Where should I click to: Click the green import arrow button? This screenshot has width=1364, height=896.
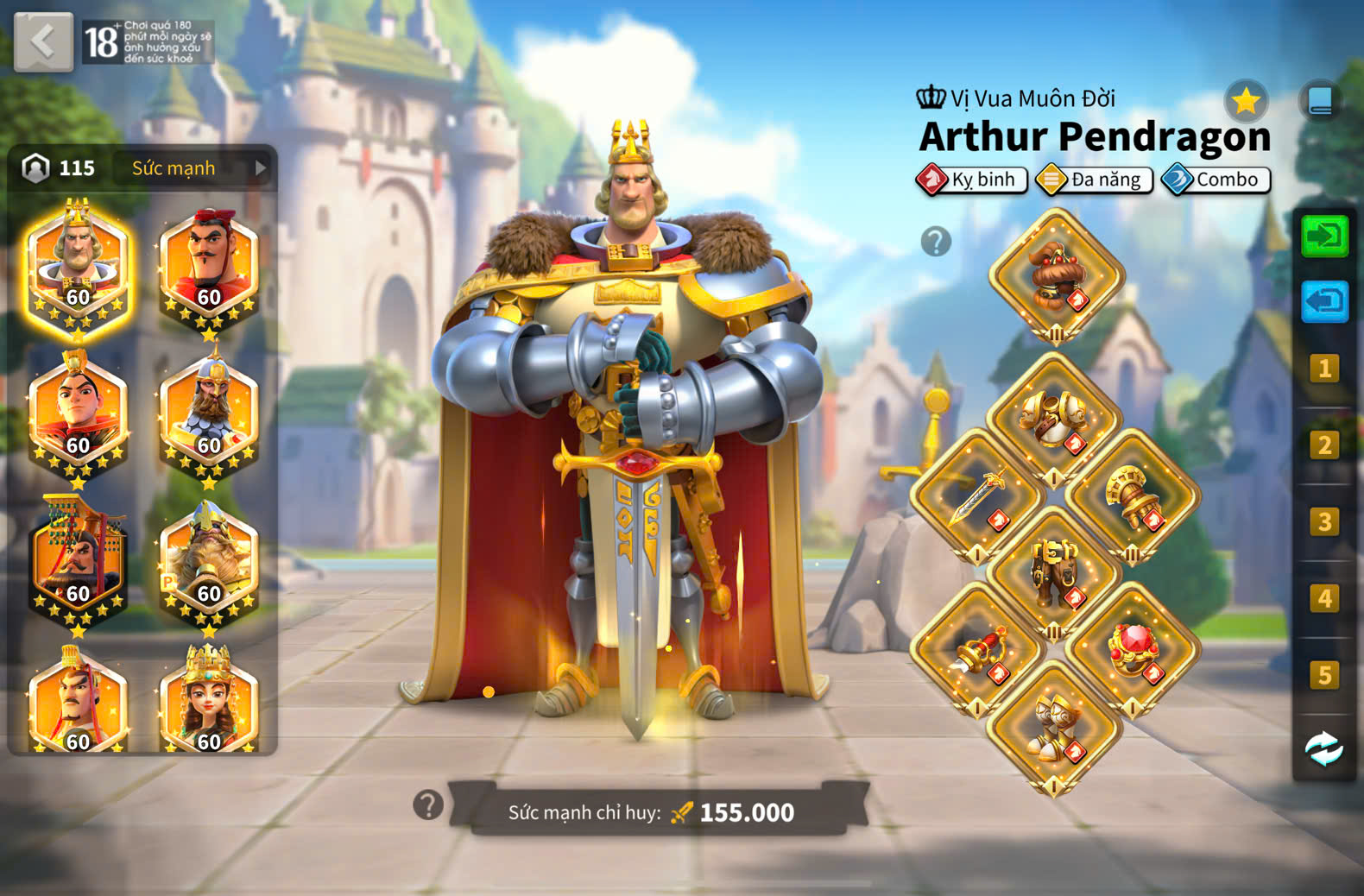point(1324,236)
